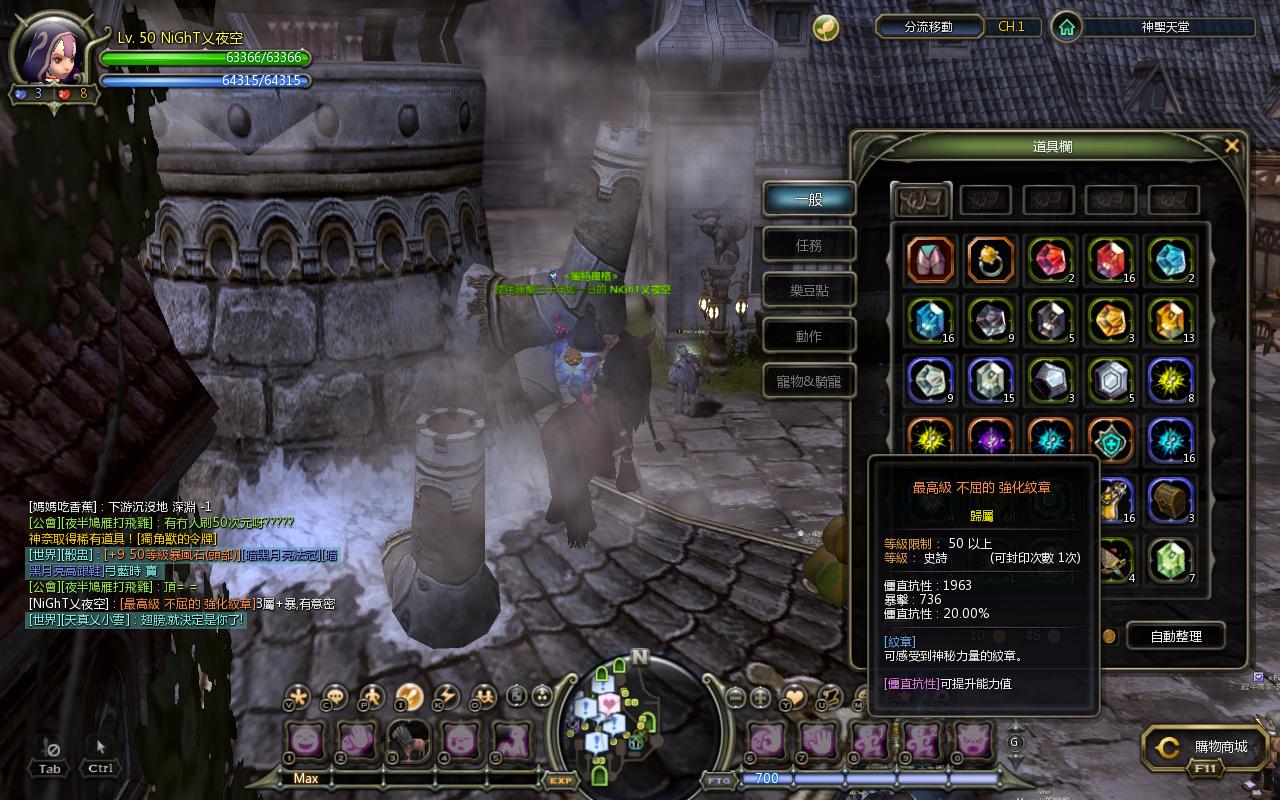Choose the green gem stack of 7
The width and height of the screenshot is (1280, 800).
click(x=1170, y=560)
